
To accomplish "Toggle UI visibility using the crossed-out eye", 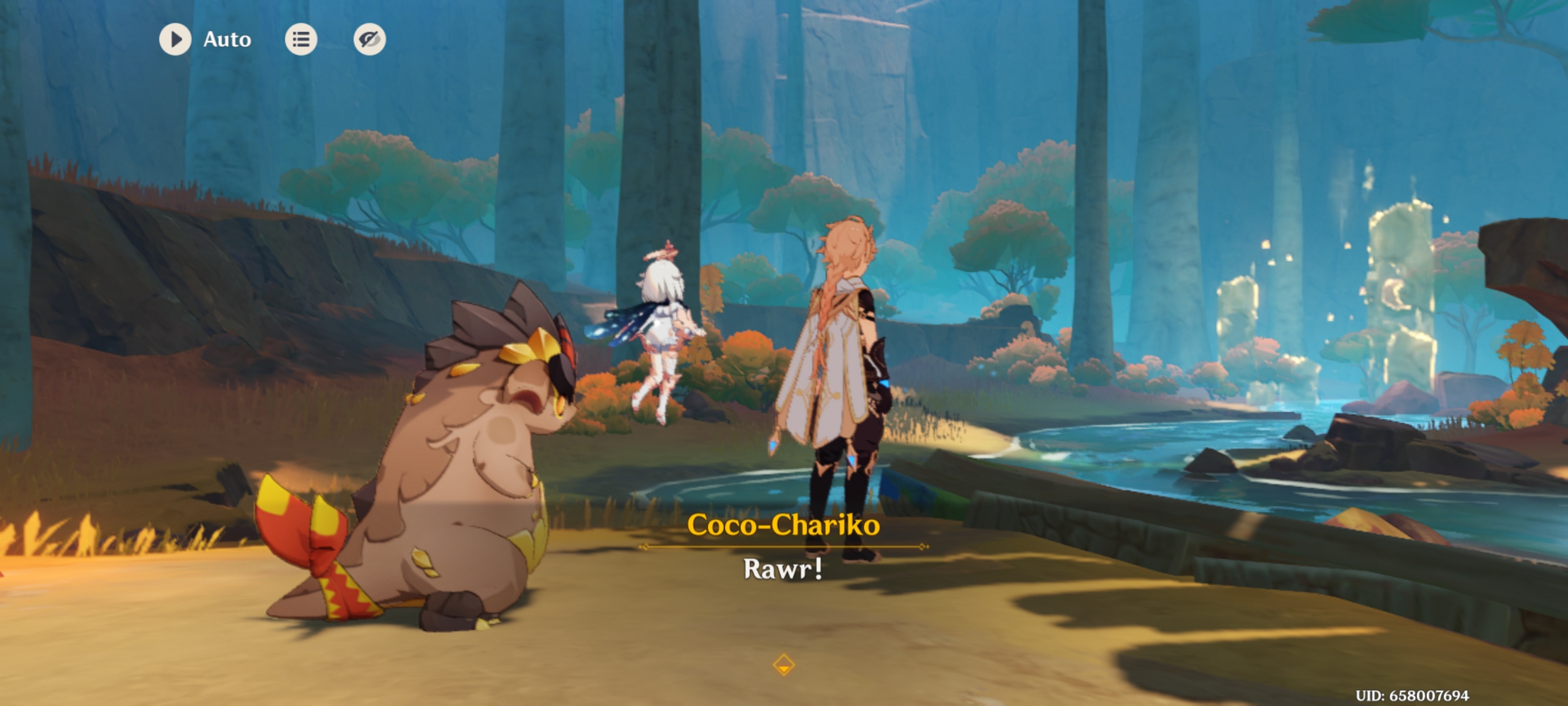I will tap(370, 39).
